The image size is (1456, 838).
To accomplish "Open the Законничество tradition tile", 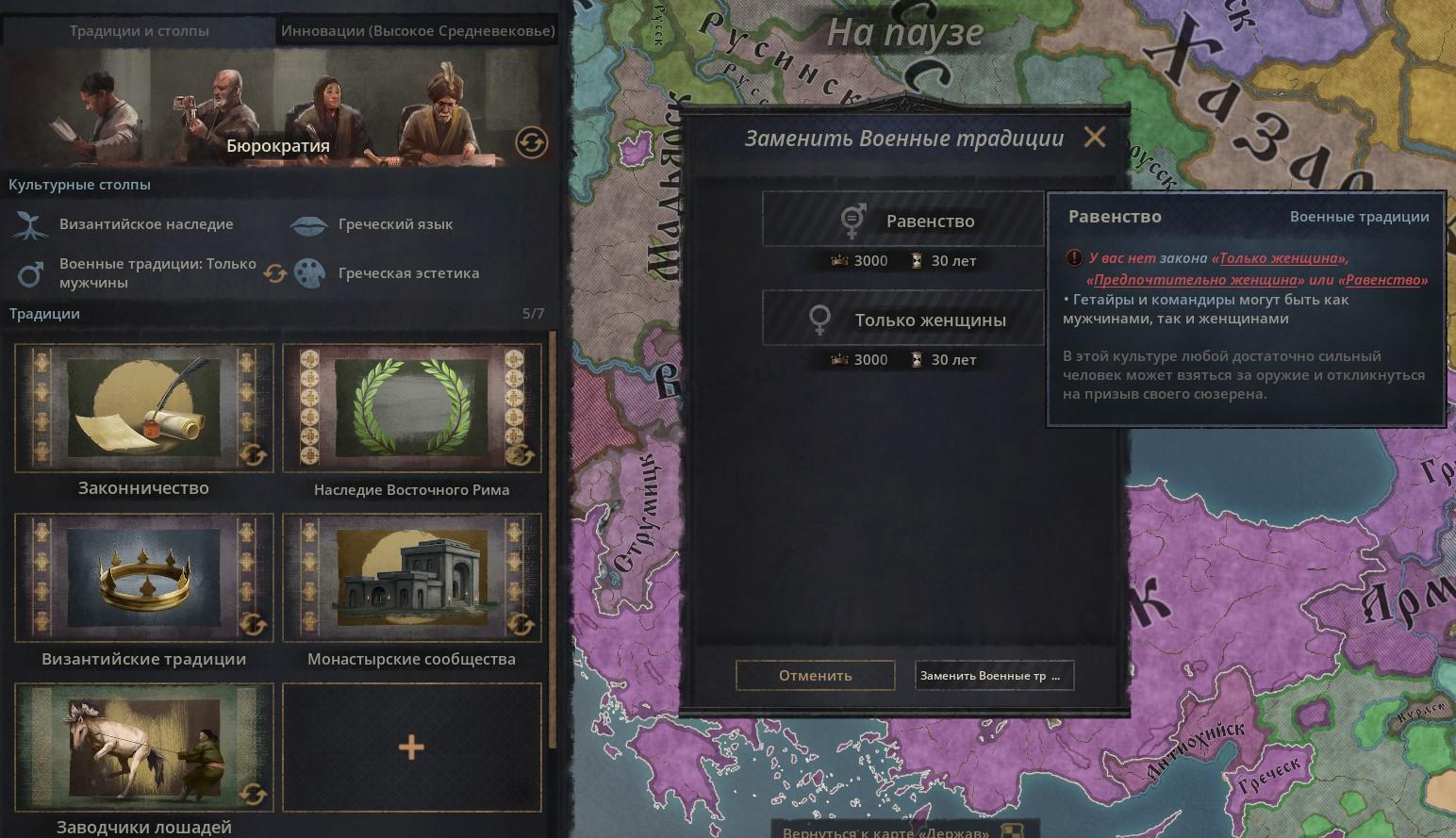I will coord(143,408).
